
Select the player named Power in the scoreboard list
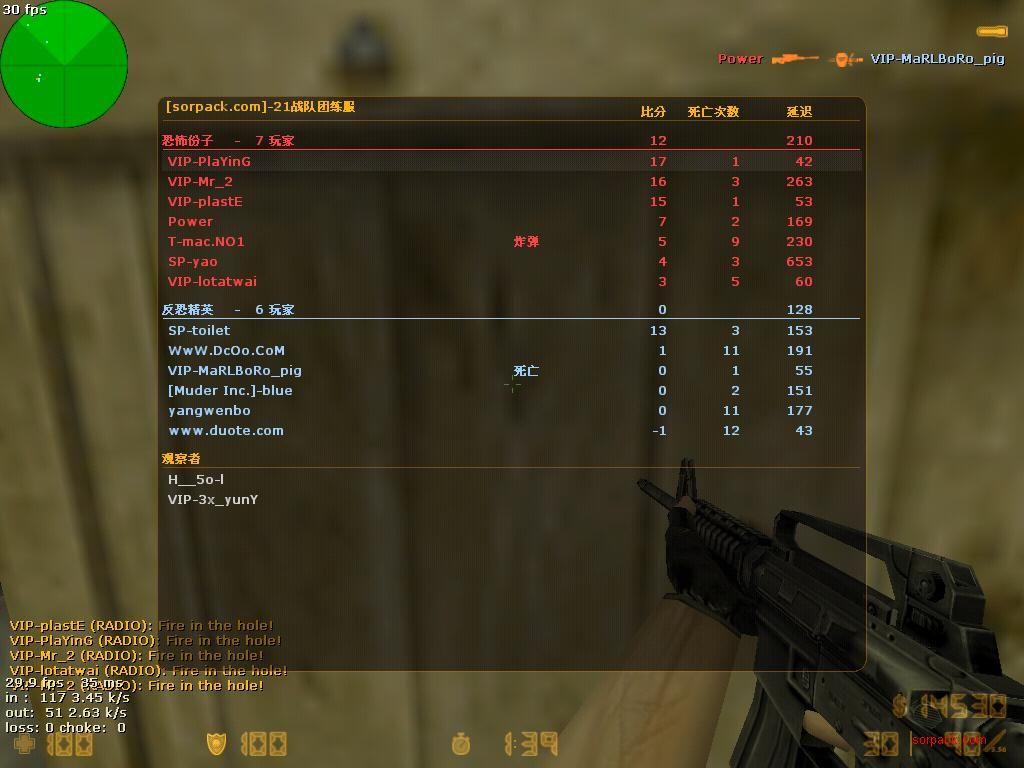tap(190, 221)
